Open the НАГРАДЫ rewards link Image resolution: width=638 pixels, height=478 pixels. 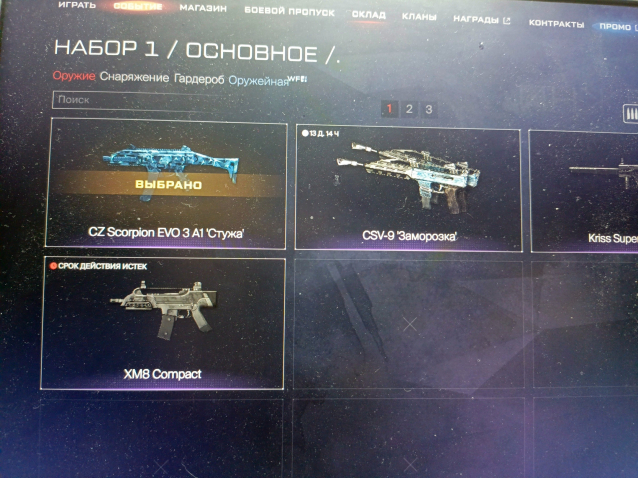[x=481, y=20]
